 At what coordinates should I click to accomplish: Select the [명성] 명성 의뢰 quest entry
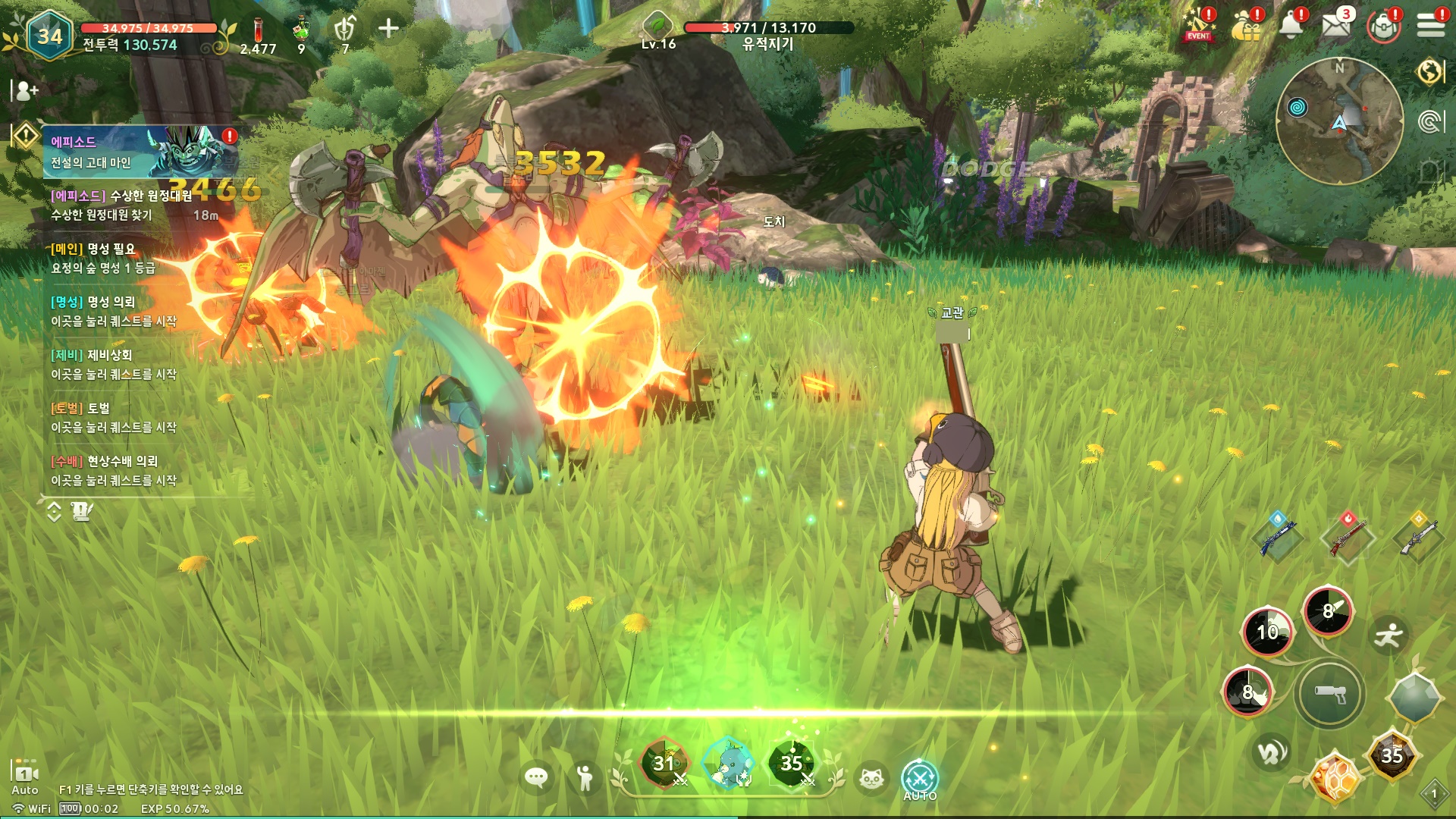tap(114, 312)
